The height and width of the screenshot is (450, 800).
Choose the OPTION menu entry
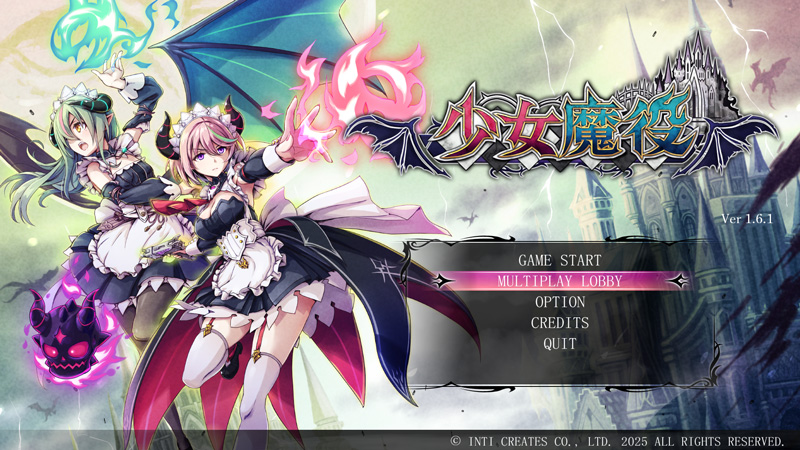[559, 302]
